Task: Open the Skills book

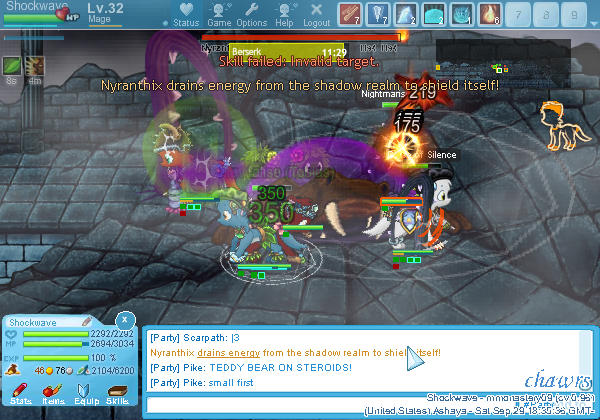Action: (x=118, y=394)
